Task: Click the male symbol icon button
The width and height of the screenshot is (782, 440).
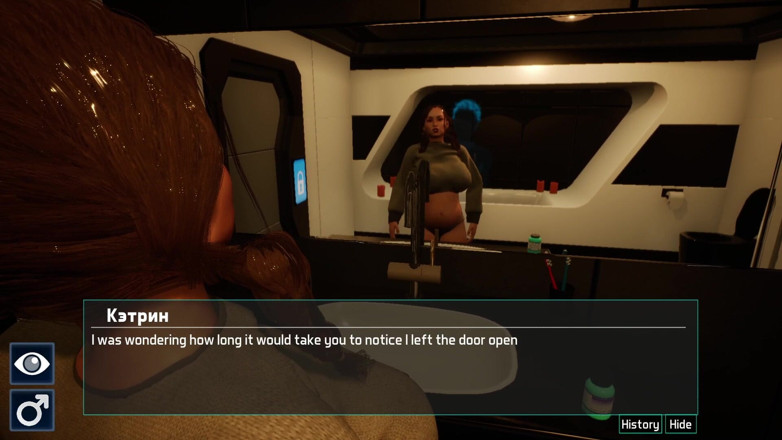Action: (x=32, y=410)
